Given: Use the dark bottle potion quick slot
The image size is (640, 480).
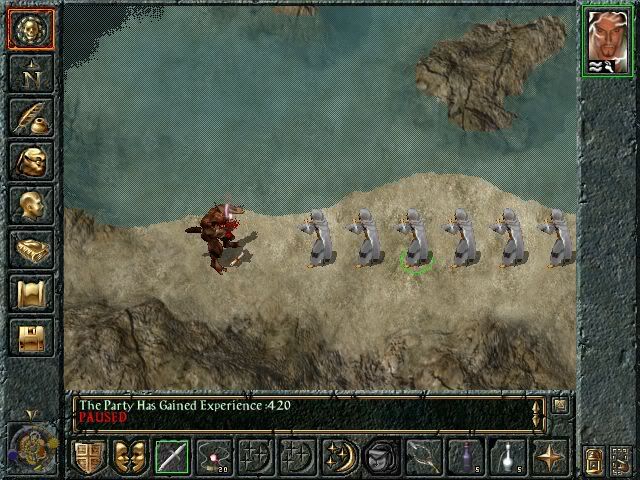Looking at the screenshot, I should 465,457.
